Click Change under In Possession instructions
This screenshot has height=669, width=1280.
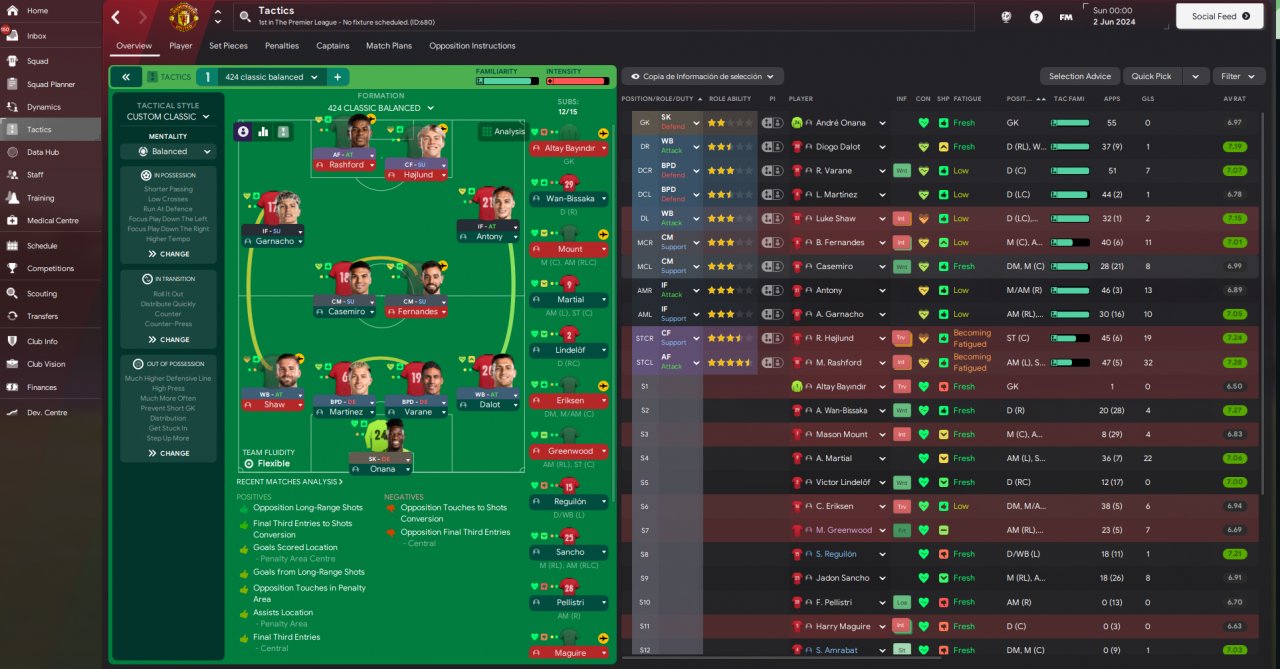(x=168, y=254)
